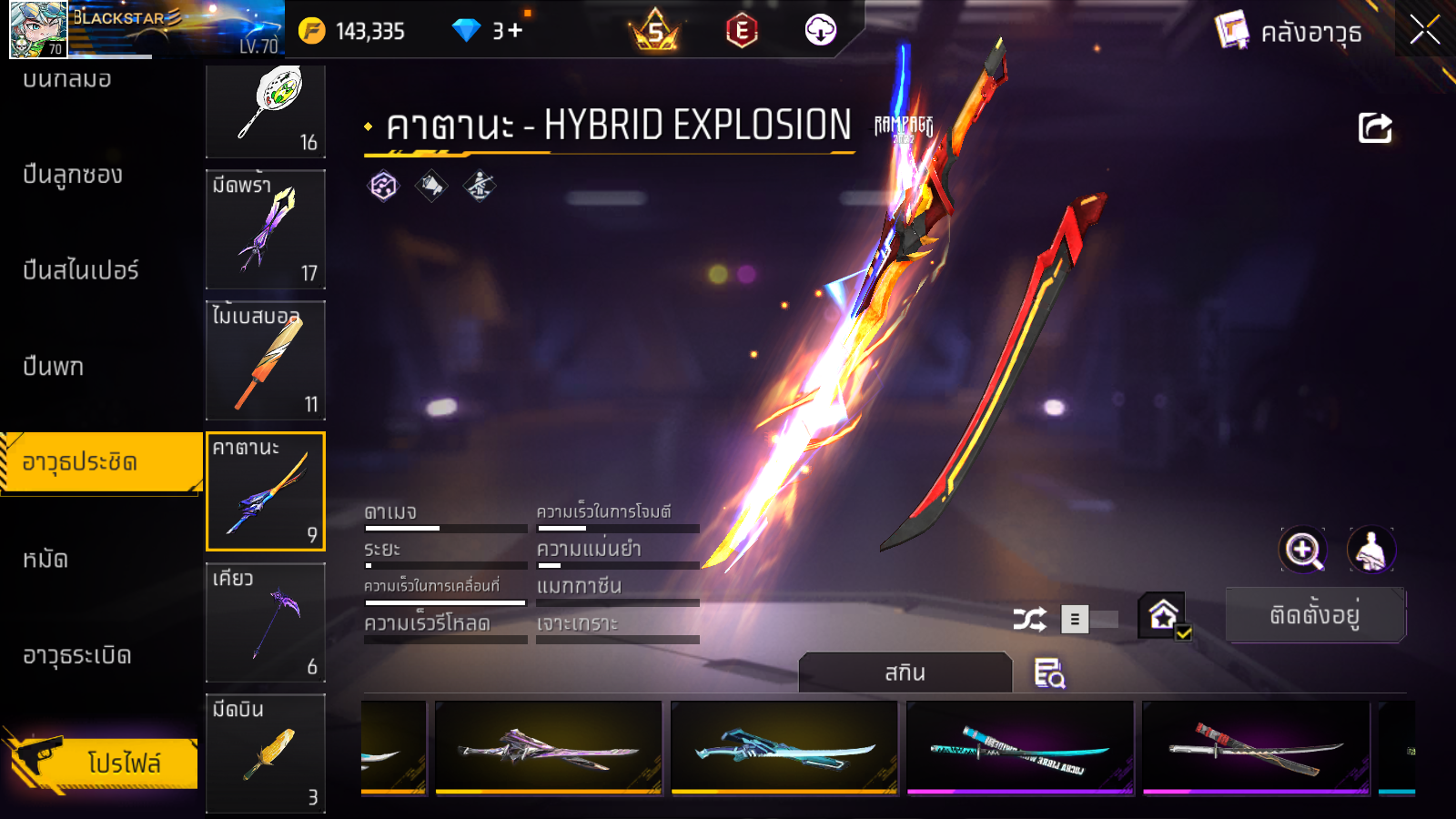Open the skin list search icon

click(x=1049, y=673)
